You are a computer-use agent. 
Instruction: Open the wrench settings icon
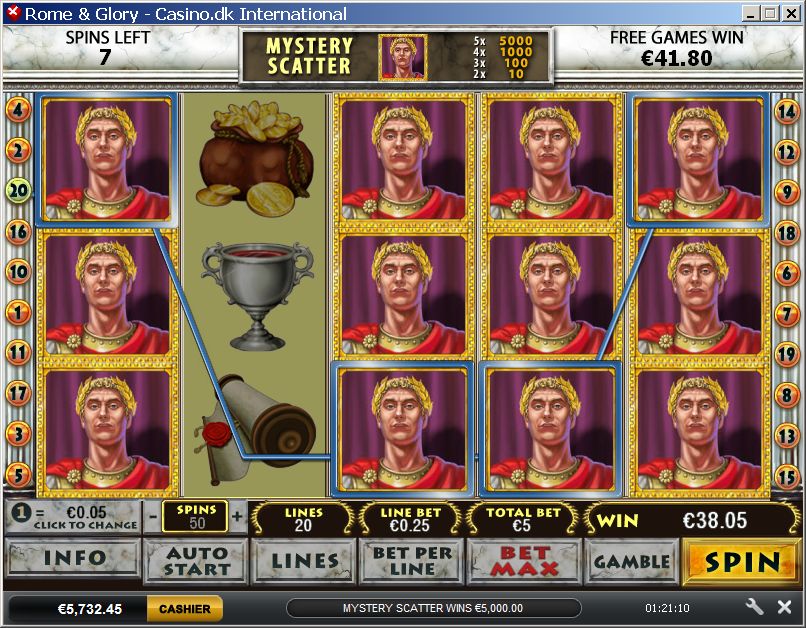coord(755,607)
